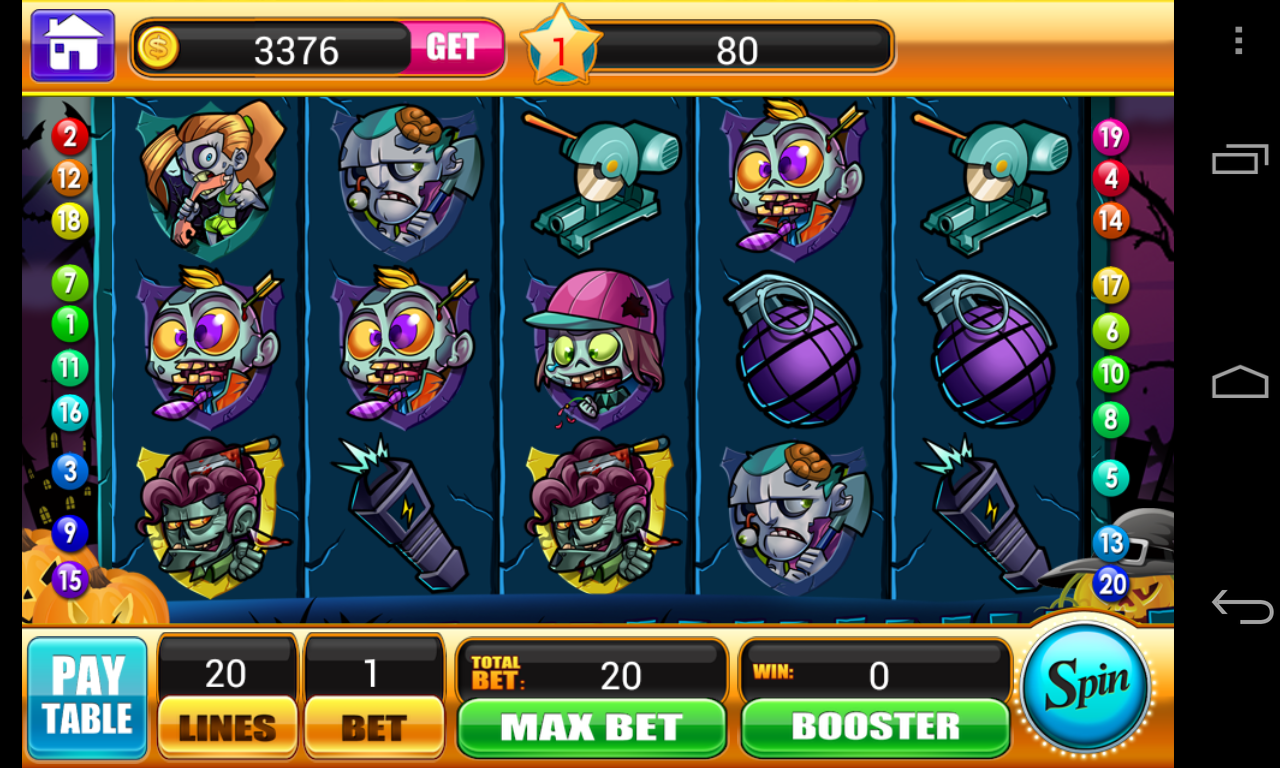Select payline marker number 17
The image size is (1280, 768).
1110,287
